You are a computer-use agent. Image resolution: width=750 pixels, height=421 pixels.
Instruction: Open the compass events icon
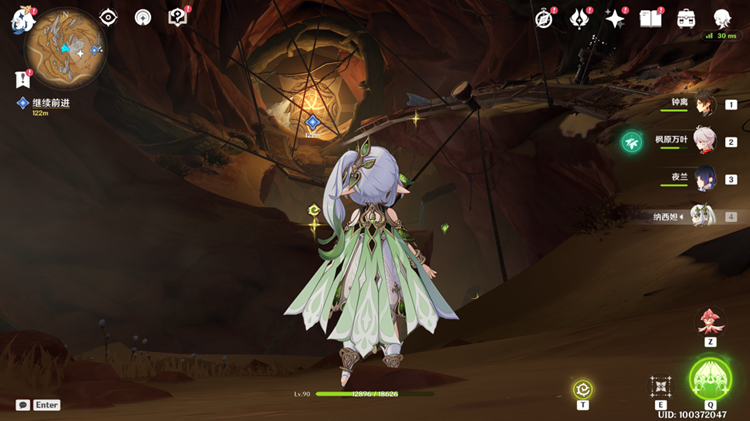tap(544, 18)
